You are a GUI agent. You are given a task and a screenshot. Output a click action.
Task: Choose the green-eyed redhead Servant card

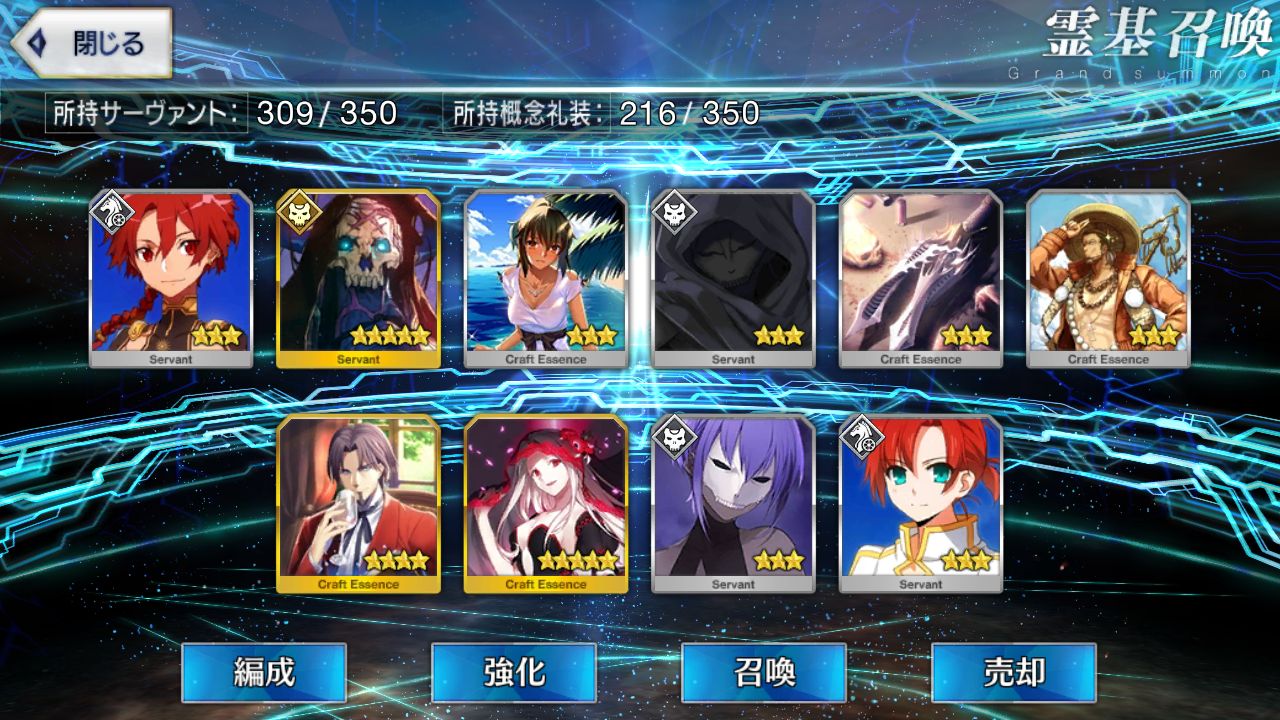pos(921,503)
